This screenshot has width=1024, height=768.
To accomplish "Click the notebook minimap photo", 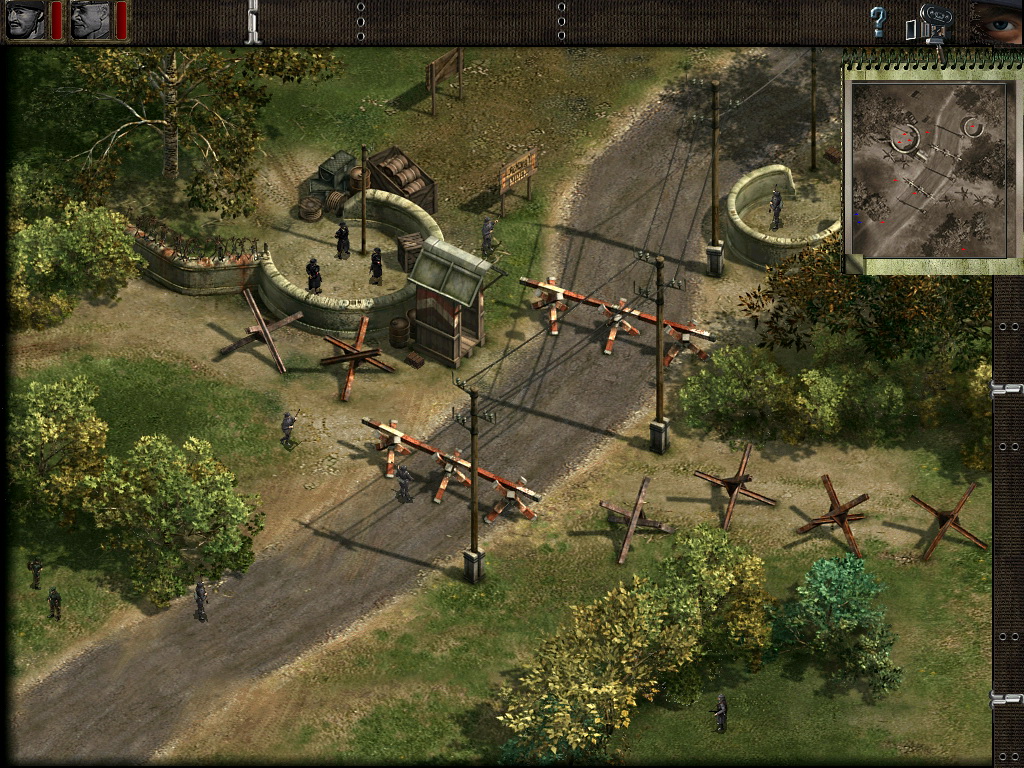I will coord(928,168).
